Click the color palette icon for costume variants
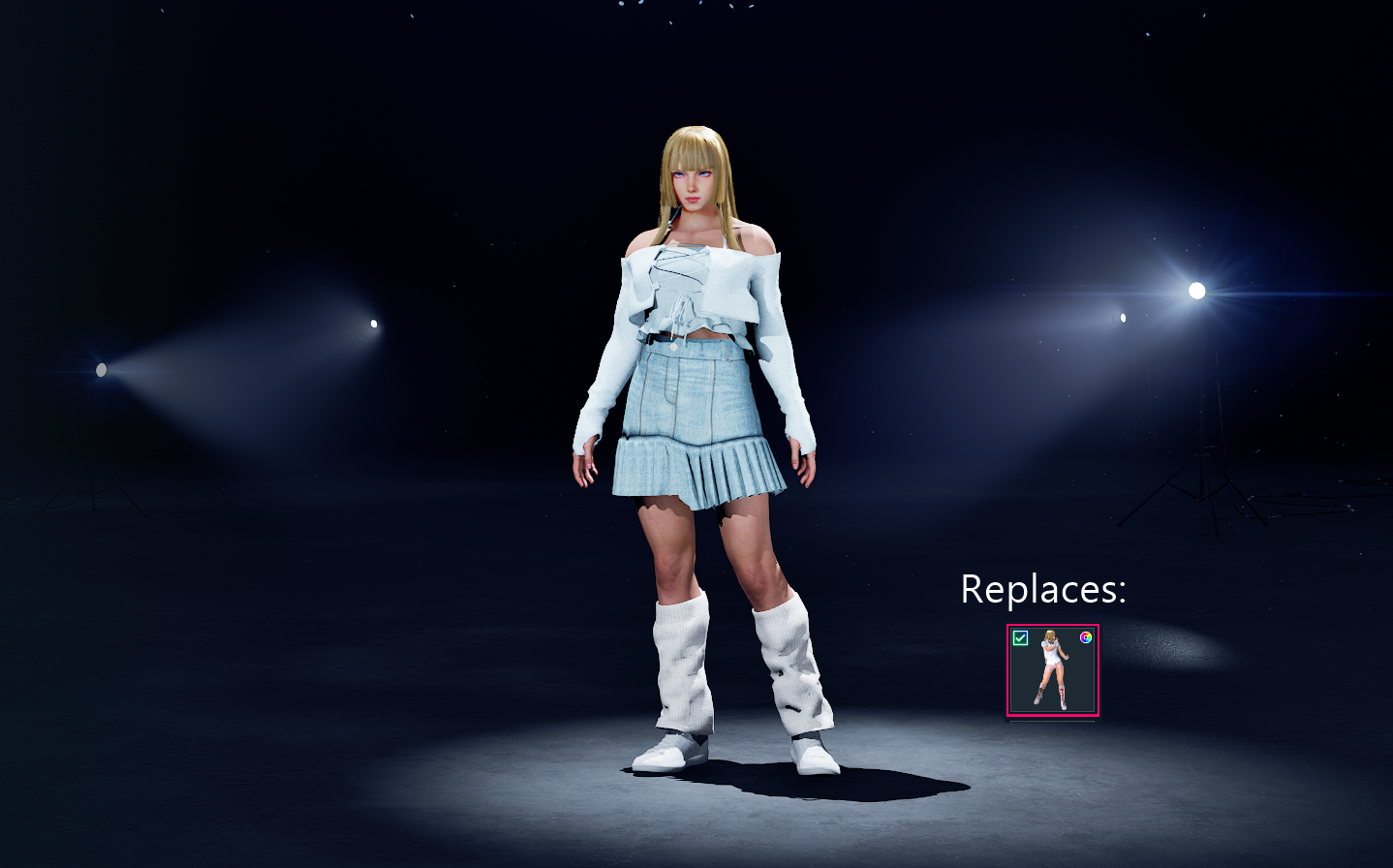This screenshot has width=1393, height=868. coord(1086,637)
